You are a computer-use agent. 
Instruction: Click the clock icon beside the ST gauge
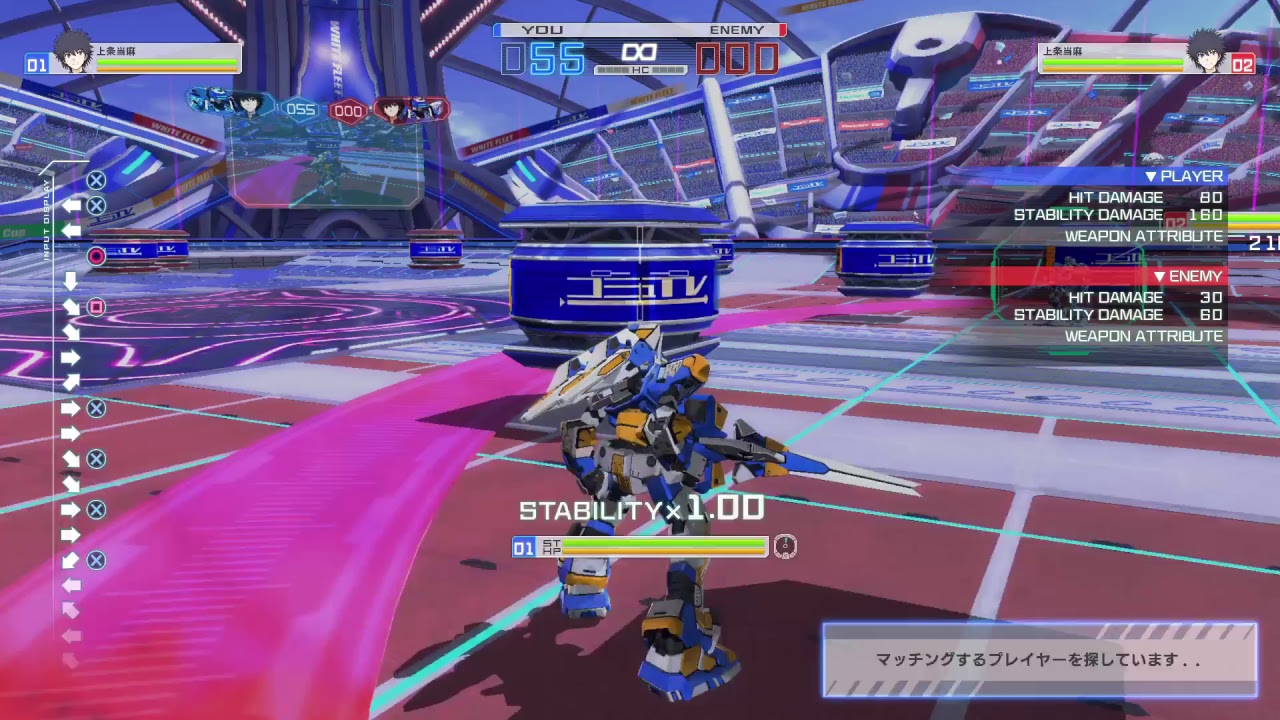pyautogui.click(x=786, y=548)
